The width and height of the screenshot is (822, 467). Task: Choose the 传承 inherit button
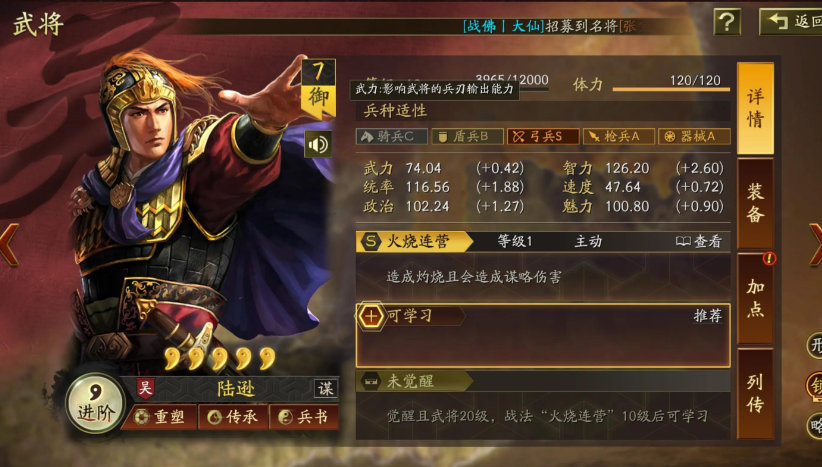(231, 417)
